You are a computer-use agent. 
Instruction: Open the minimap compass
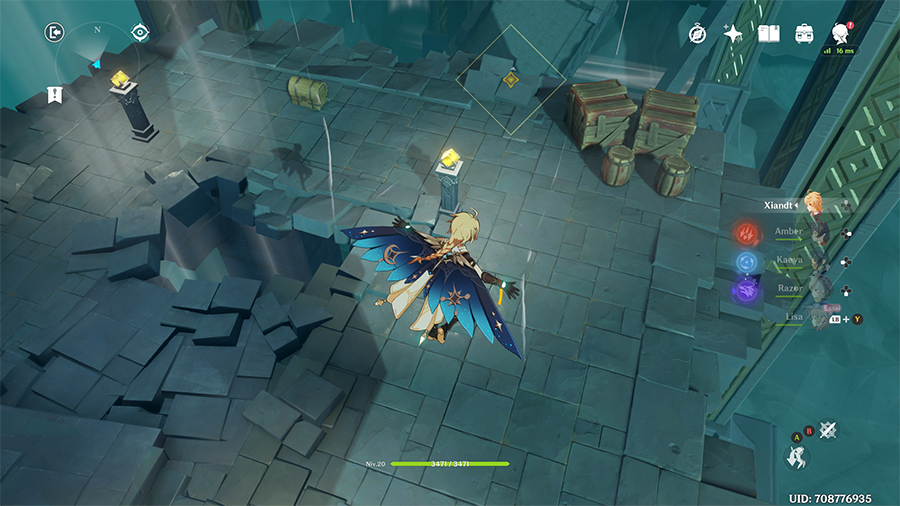point(97,60)
